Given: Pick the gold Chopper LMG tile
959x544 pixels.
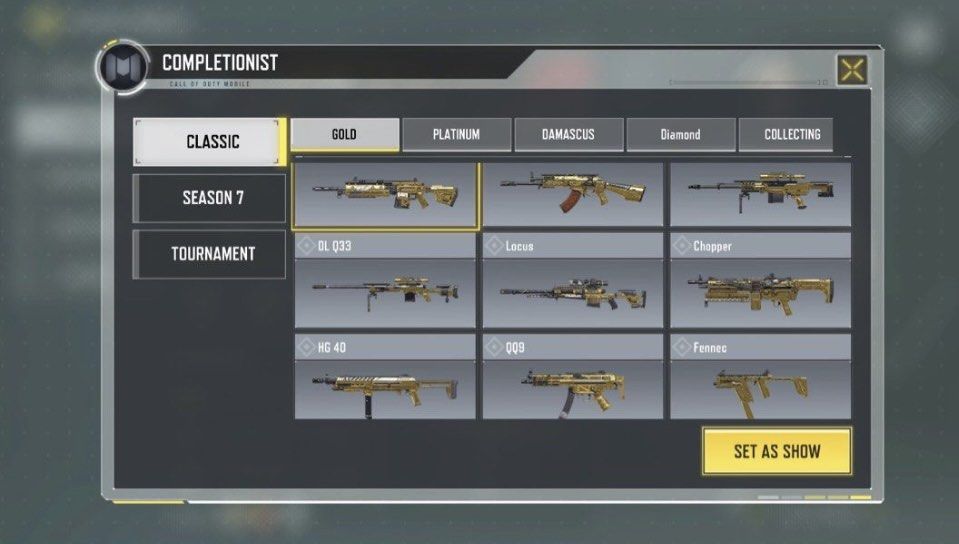Looking at the screenshot, I should (760, 291).
